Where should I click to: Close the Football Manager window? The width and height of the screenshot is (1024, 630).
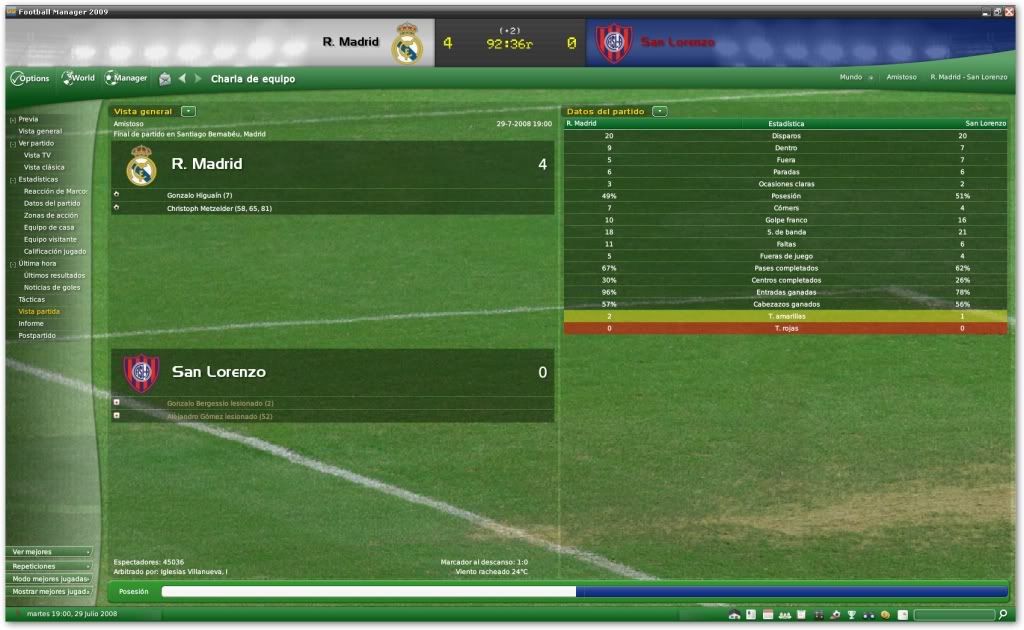(1009, 11)
